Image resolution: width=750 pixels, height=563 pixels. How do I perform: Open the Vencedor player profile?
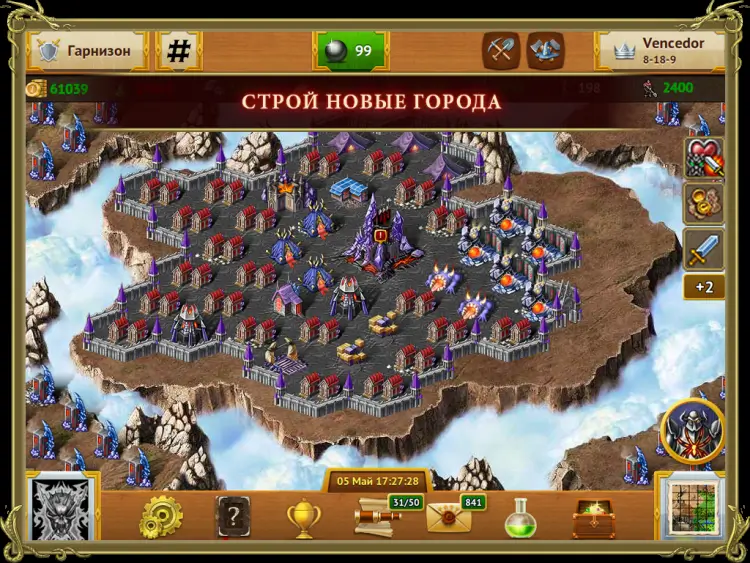point(660,50)
